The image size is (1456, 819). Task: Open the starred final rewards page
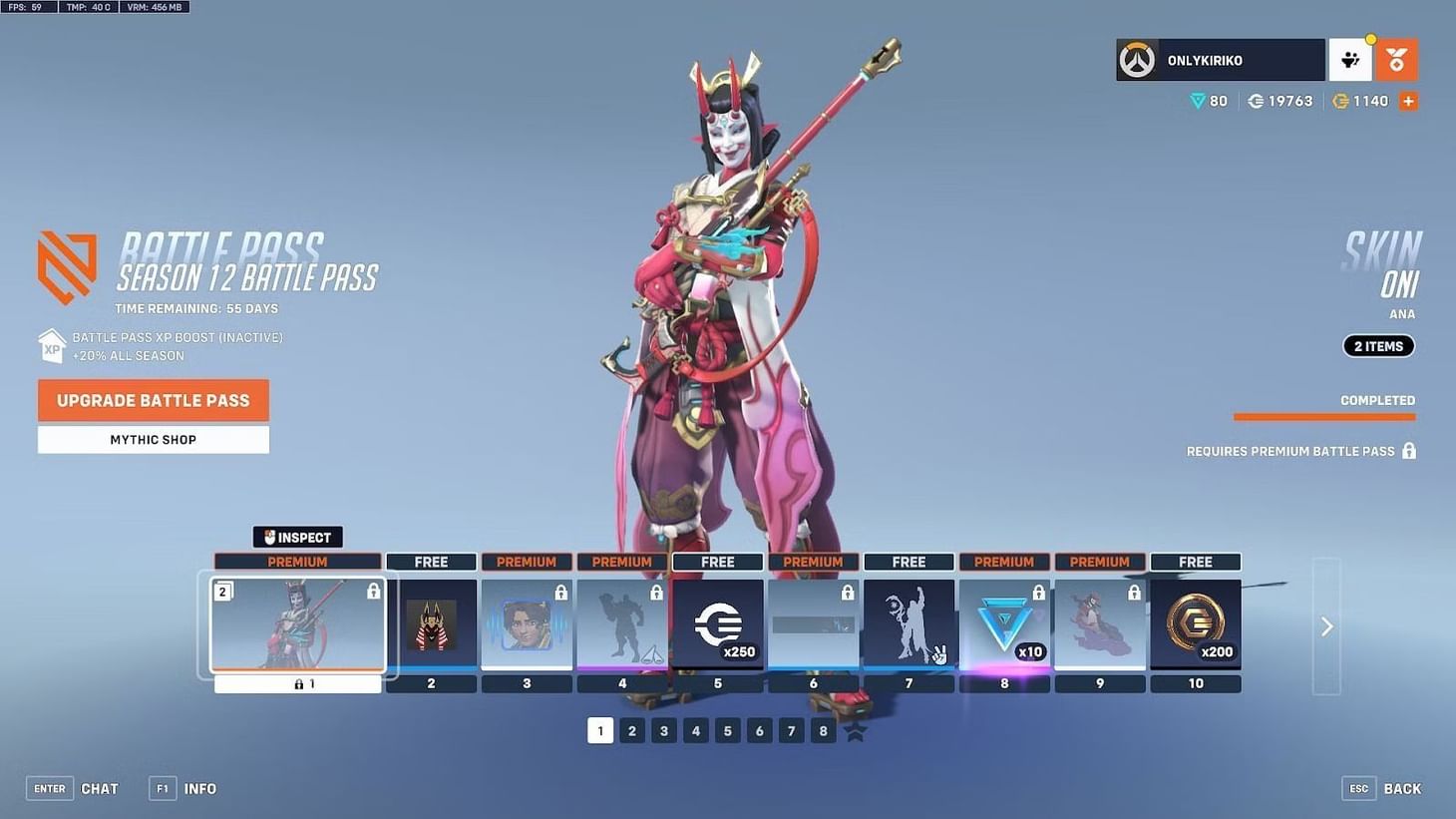pos(855,730)
